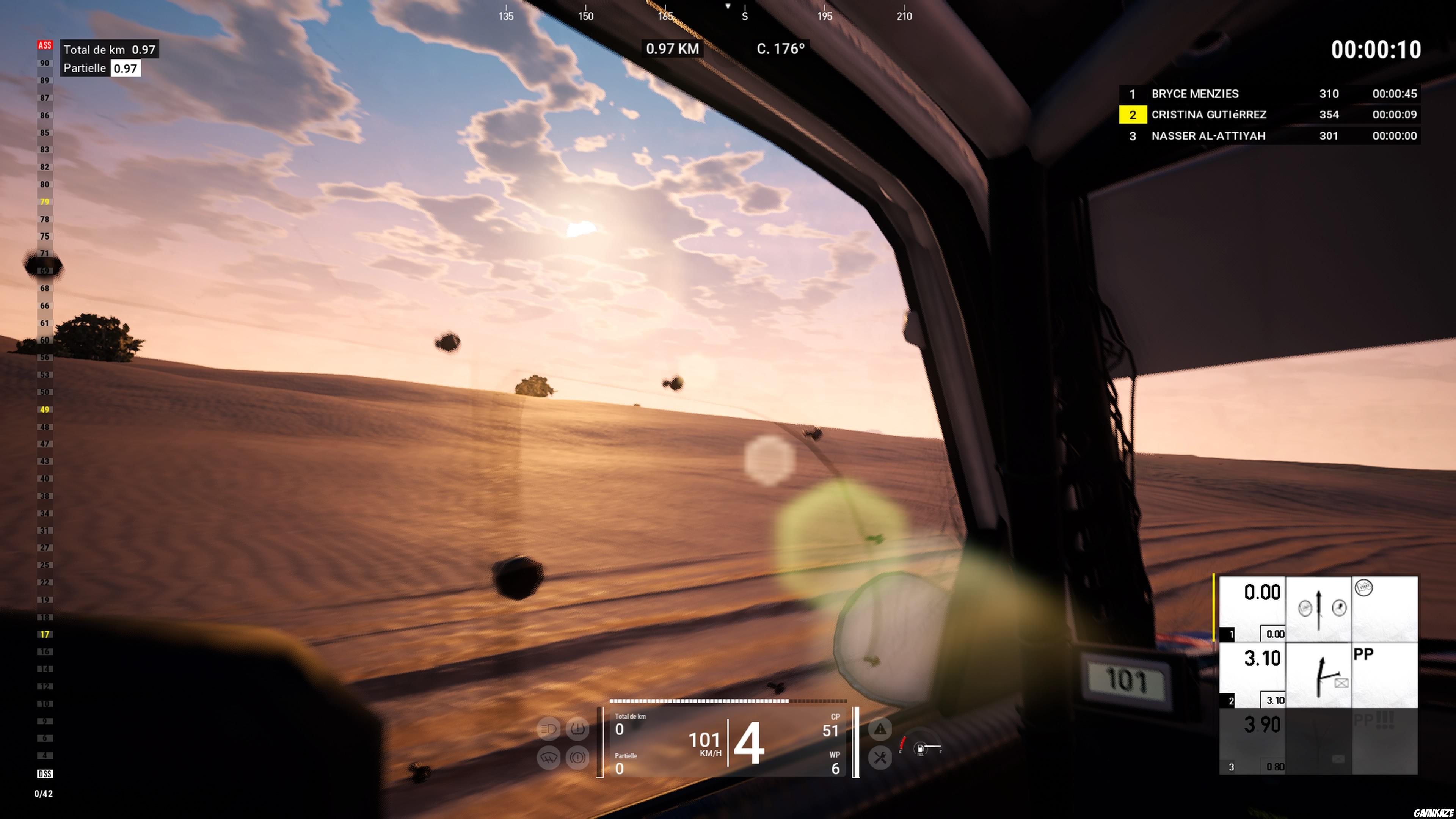Open the hazard warning triangle icon
Viewport: 1456px width, 819px height.
pos(880,729)
